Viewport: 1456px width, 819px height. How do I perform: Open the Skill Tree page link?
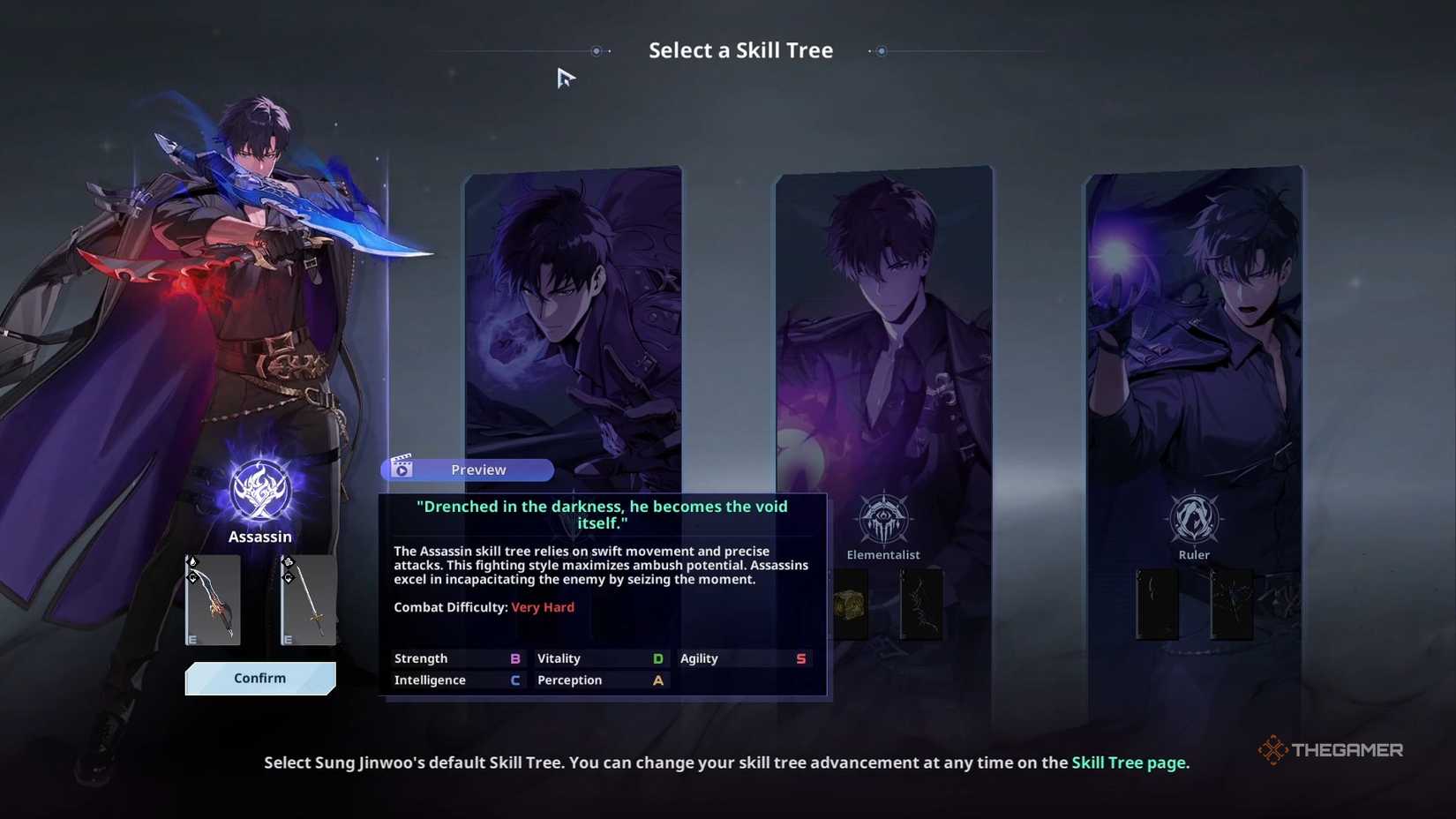tap(1130, 762)
